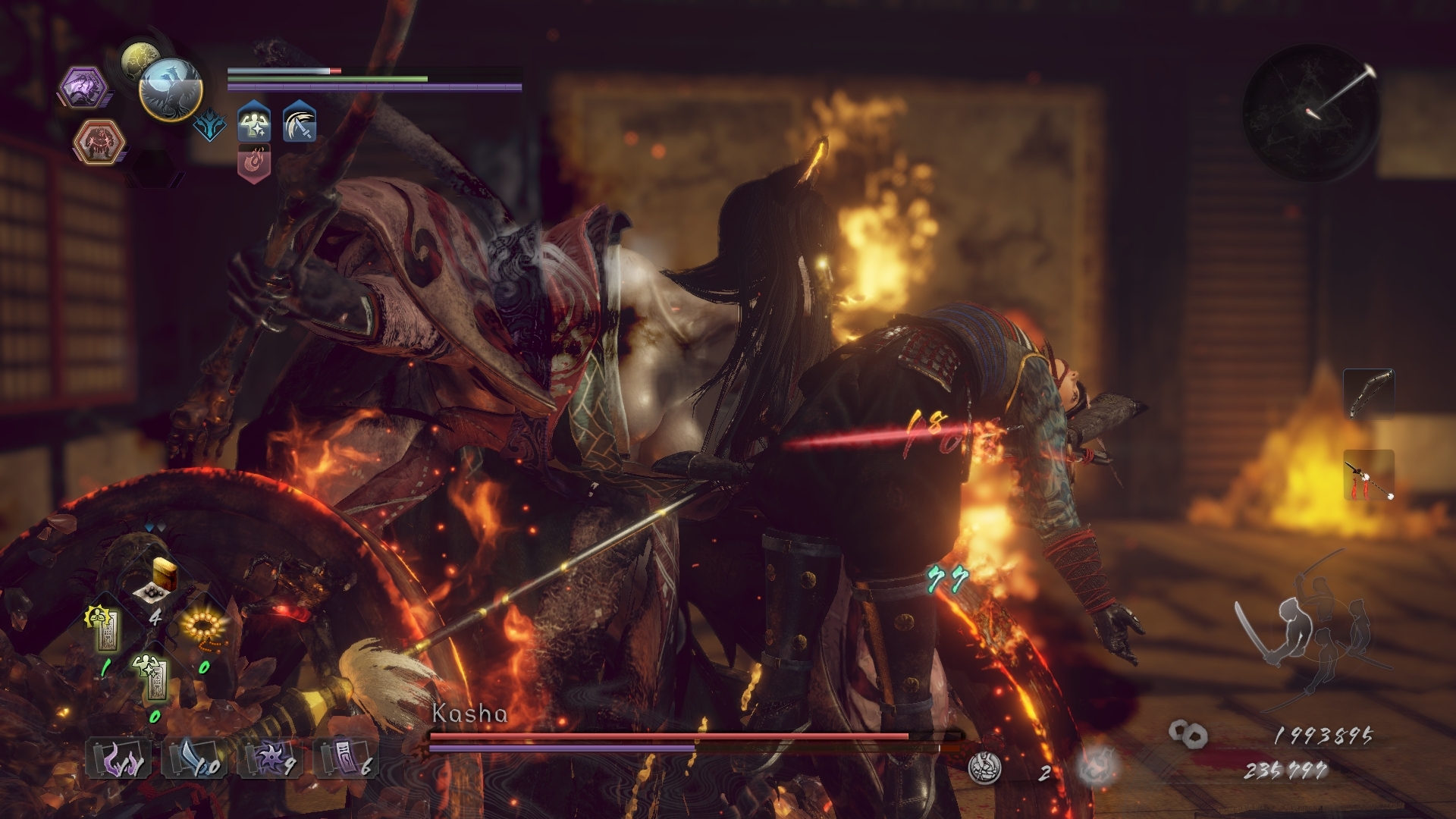Use the praying-figure talisman item
Image resolution: width=1456 pixels, height=819 pixels.
pos(106,631)
